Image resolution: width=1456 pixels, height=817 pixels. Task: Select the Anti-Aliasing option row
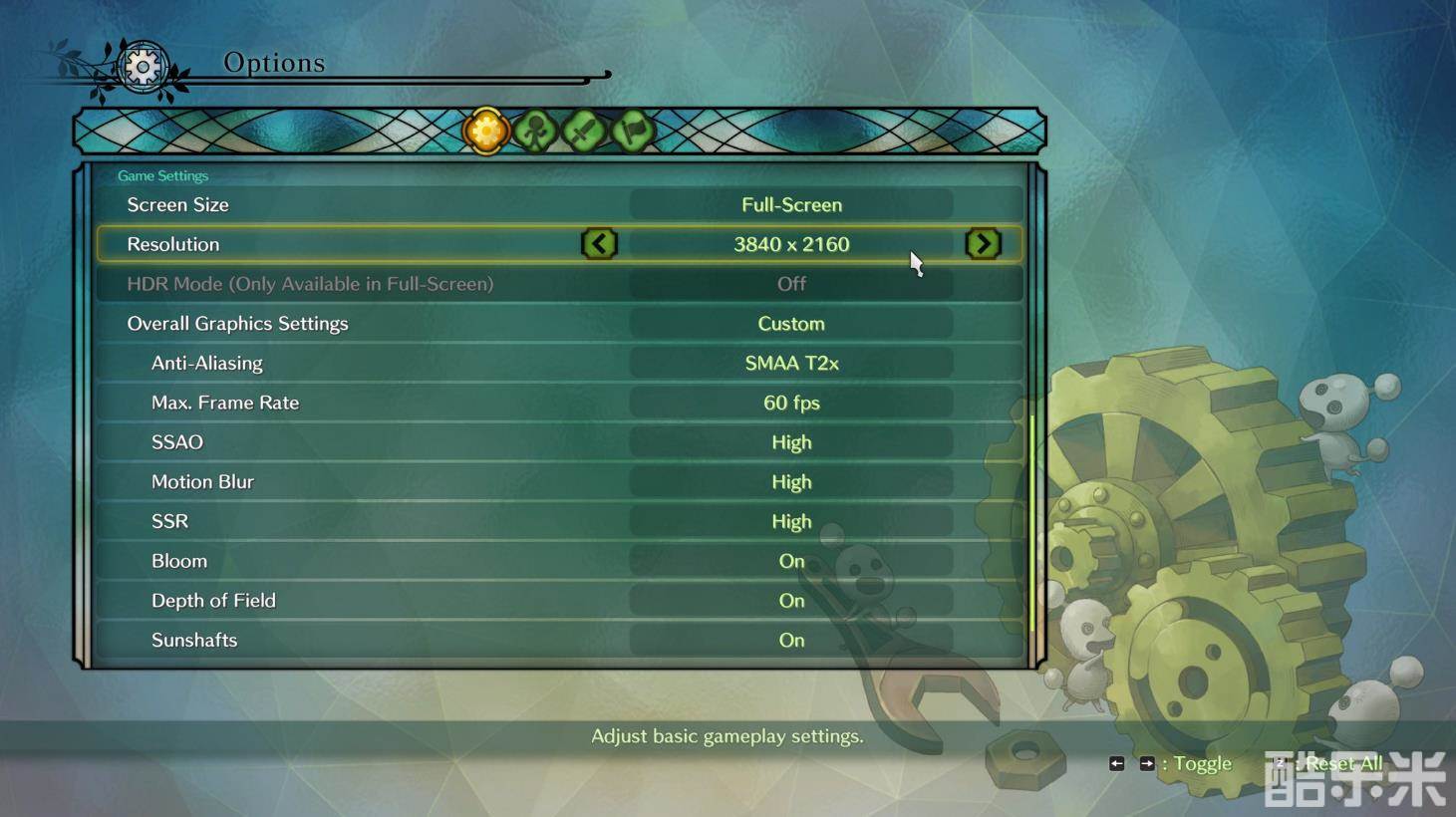coord(558,363)
